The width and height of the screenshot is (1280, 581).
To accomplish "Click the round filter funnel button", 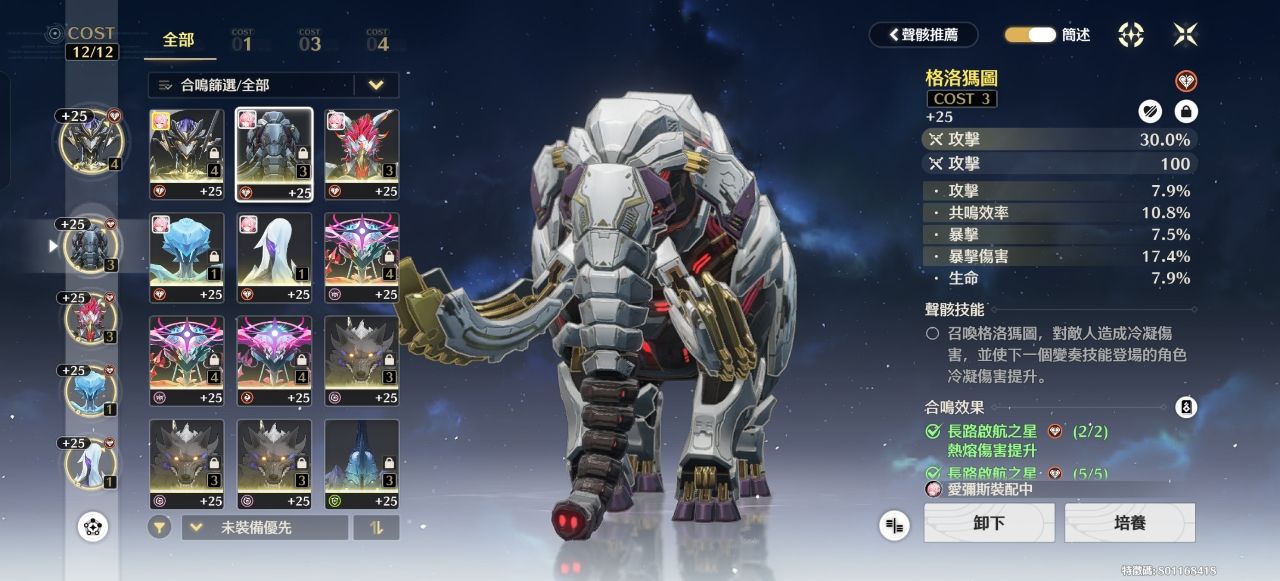I will click(x=159, y=527).
